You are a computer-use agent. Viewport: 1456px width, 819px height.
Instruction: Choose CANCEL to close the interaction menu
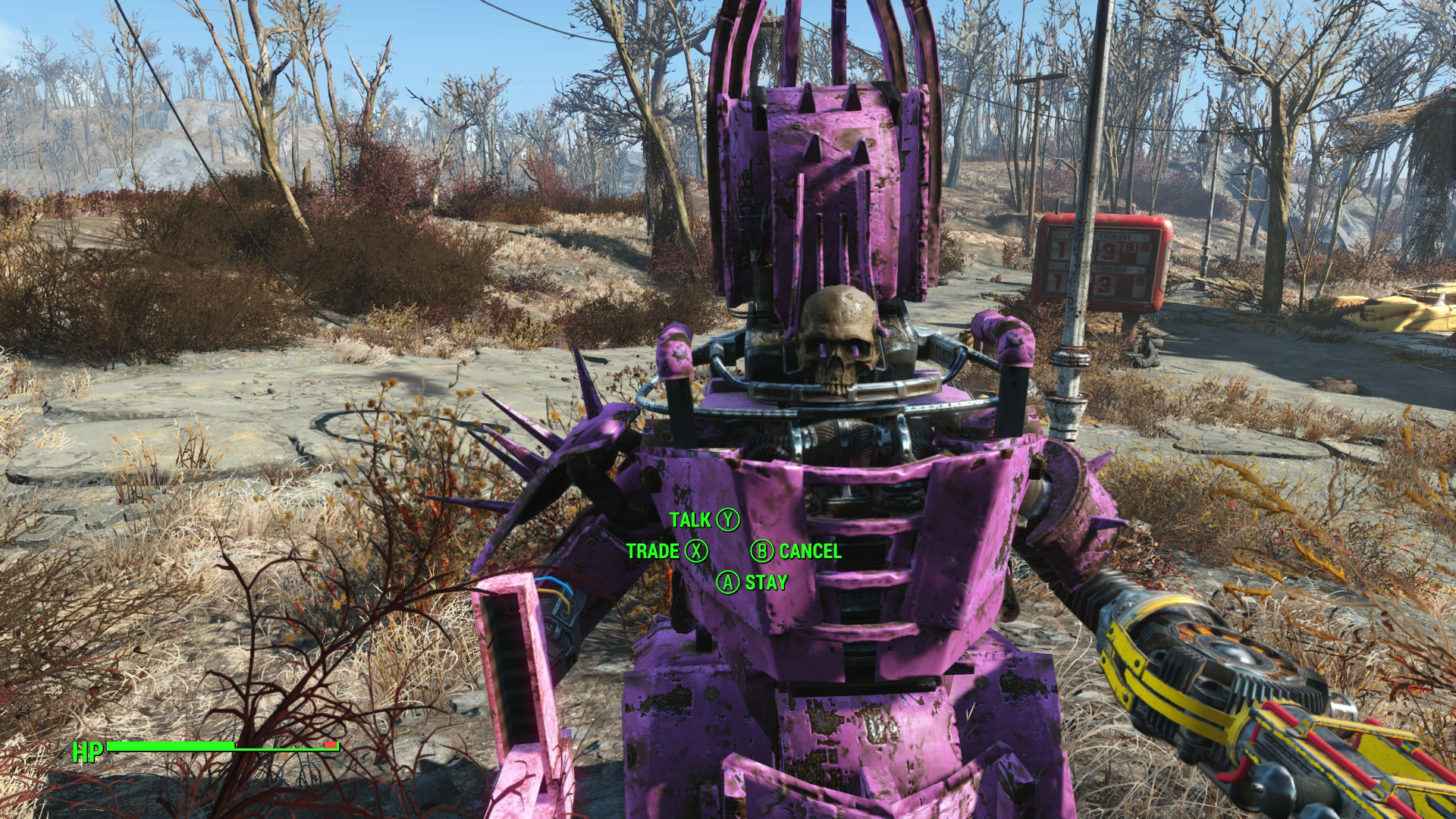pos(808,552)
